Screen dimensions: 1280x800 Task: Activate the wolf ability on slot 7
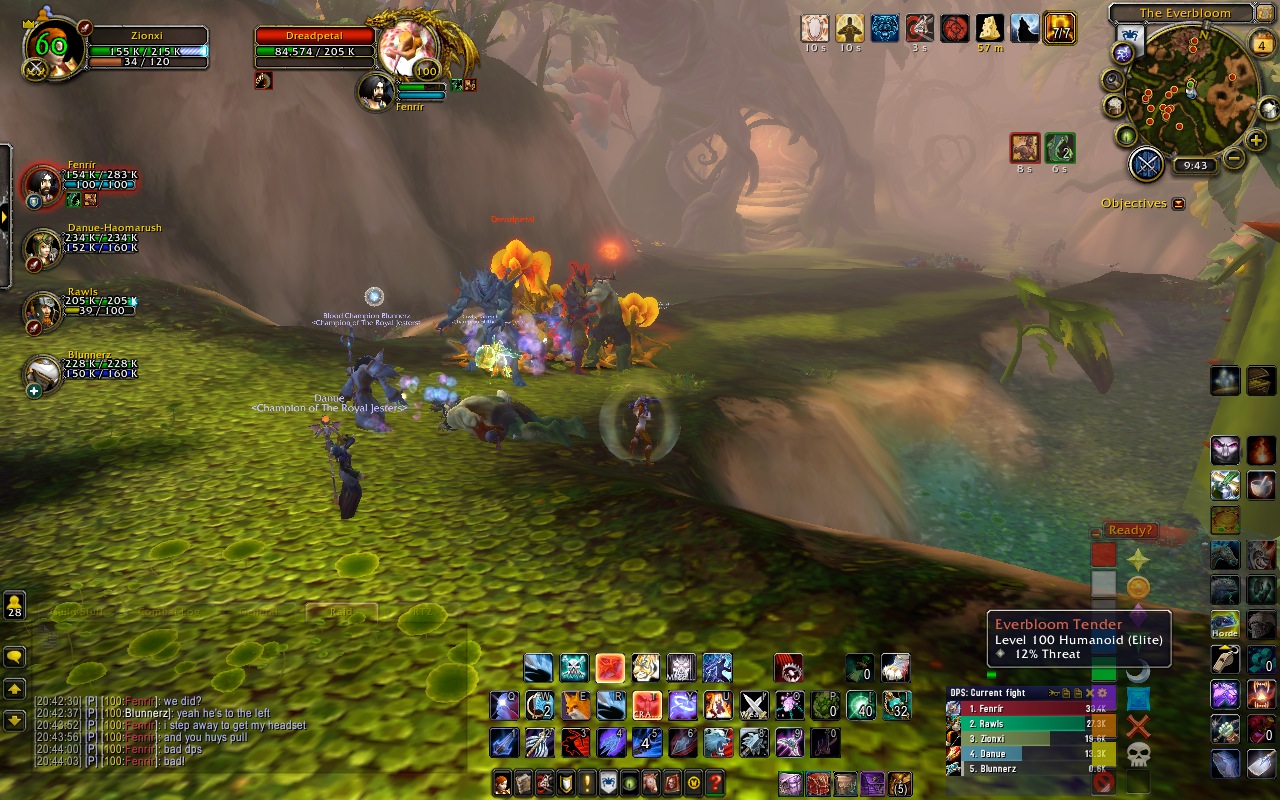coord(717,742)
